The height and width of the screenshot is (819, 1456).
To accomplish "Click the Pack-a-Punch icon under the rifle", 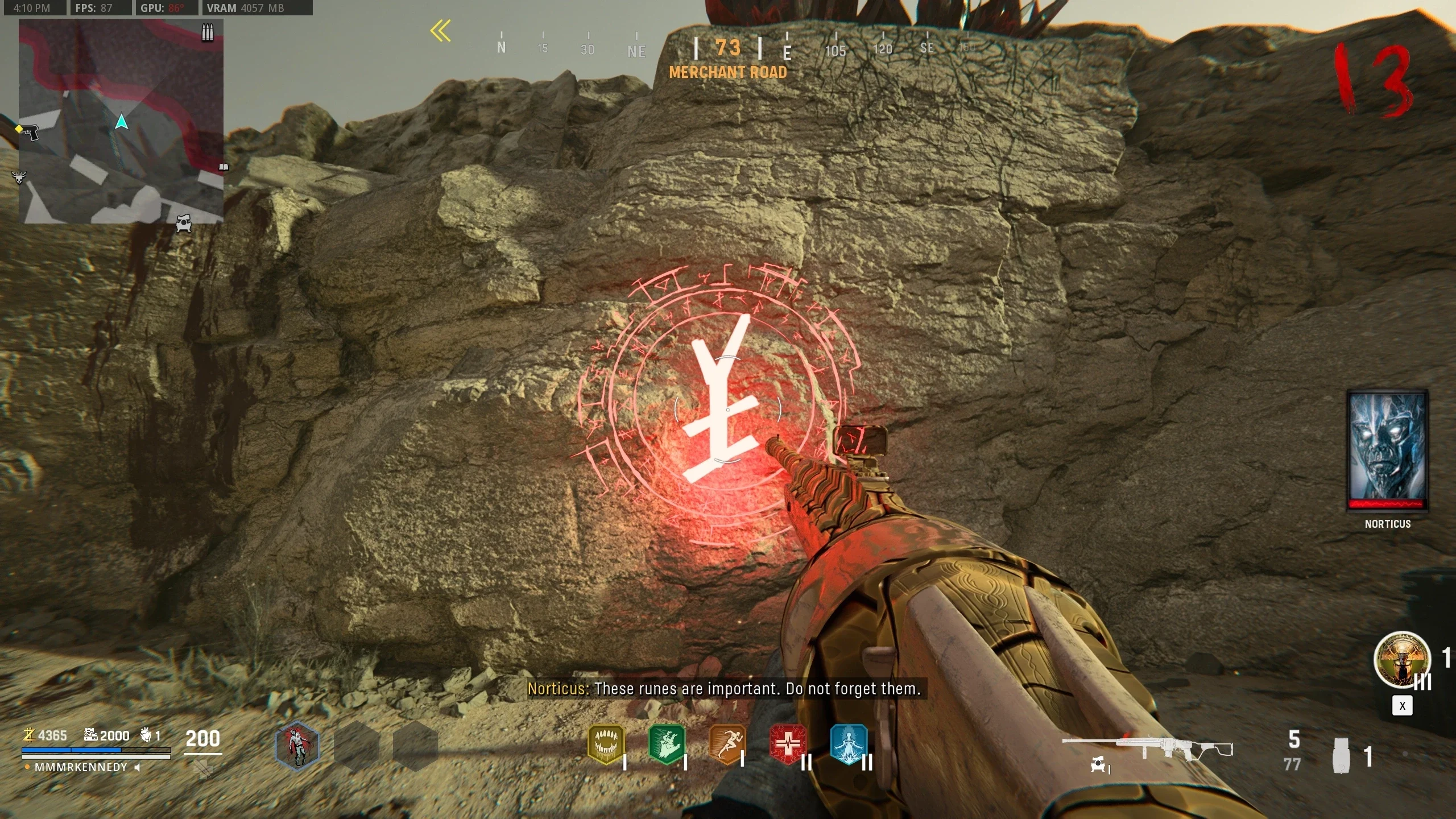I will tap(1098, 766).
